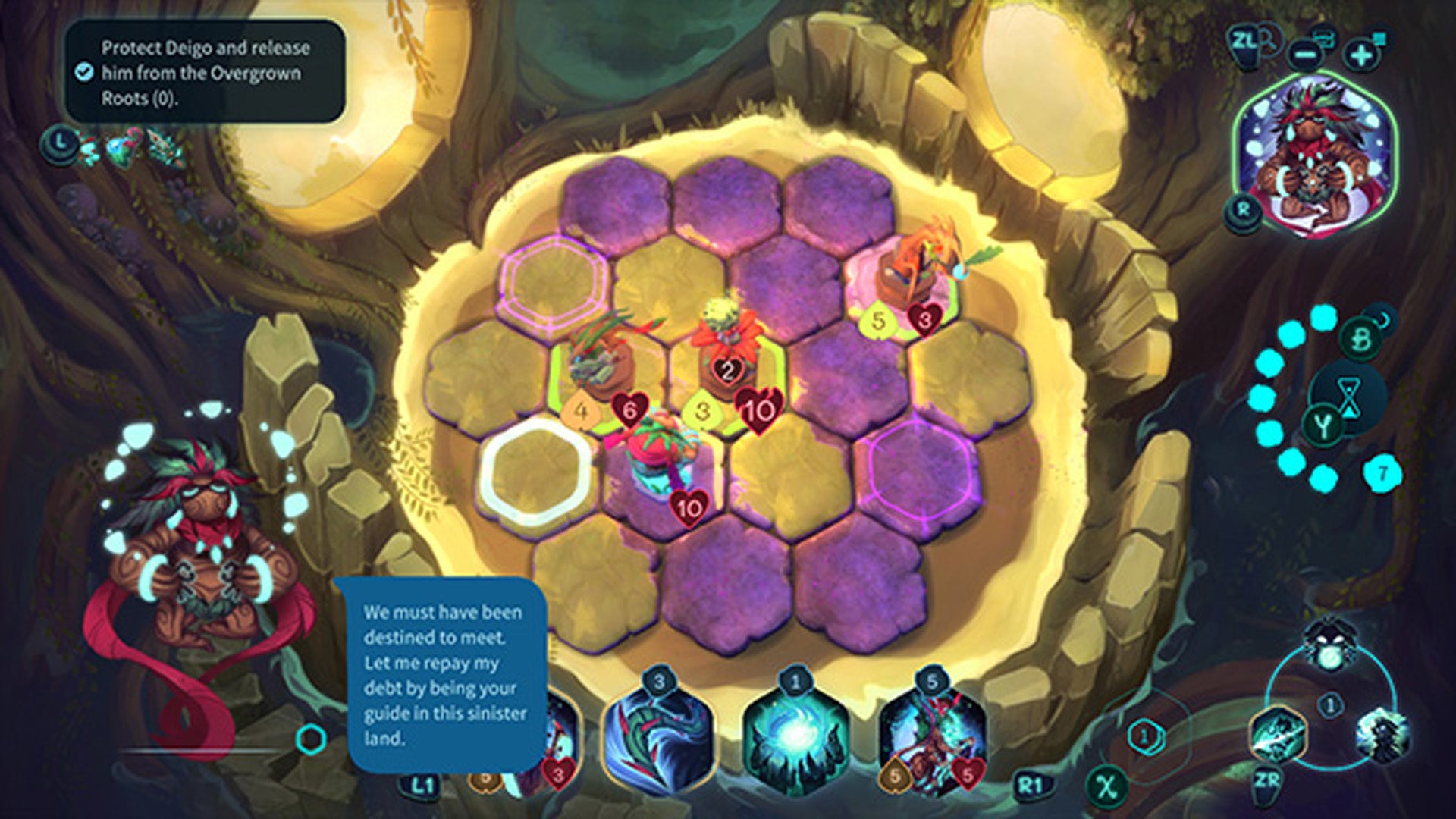This screenshot has width=1456, height=819.
Task: Activate the gold-bordered hero ability icon
Action: pos(1276,734)
